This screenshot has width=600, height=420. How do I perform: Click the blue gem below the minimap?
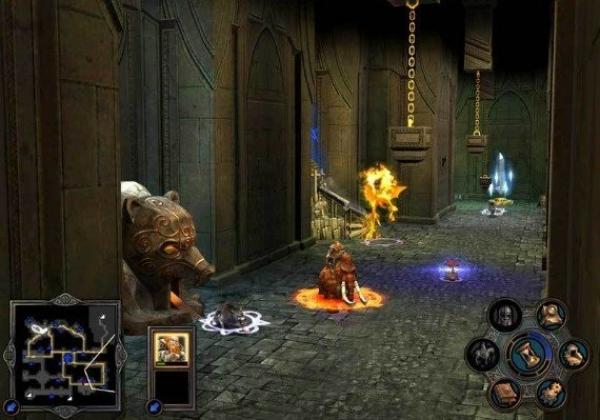tap(14, 406)
